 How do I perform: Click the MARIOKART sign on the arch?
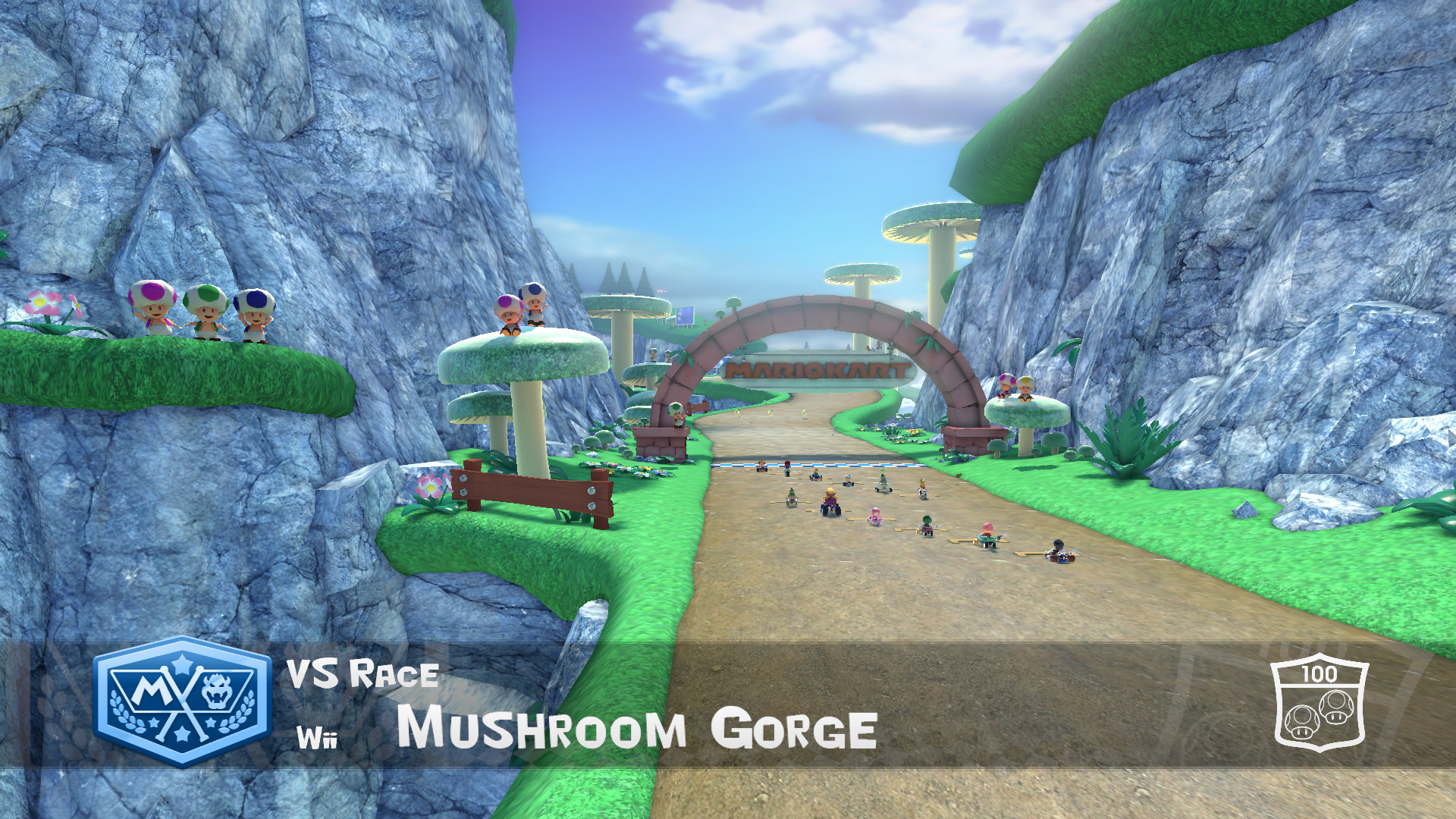[x=817, y=369]
